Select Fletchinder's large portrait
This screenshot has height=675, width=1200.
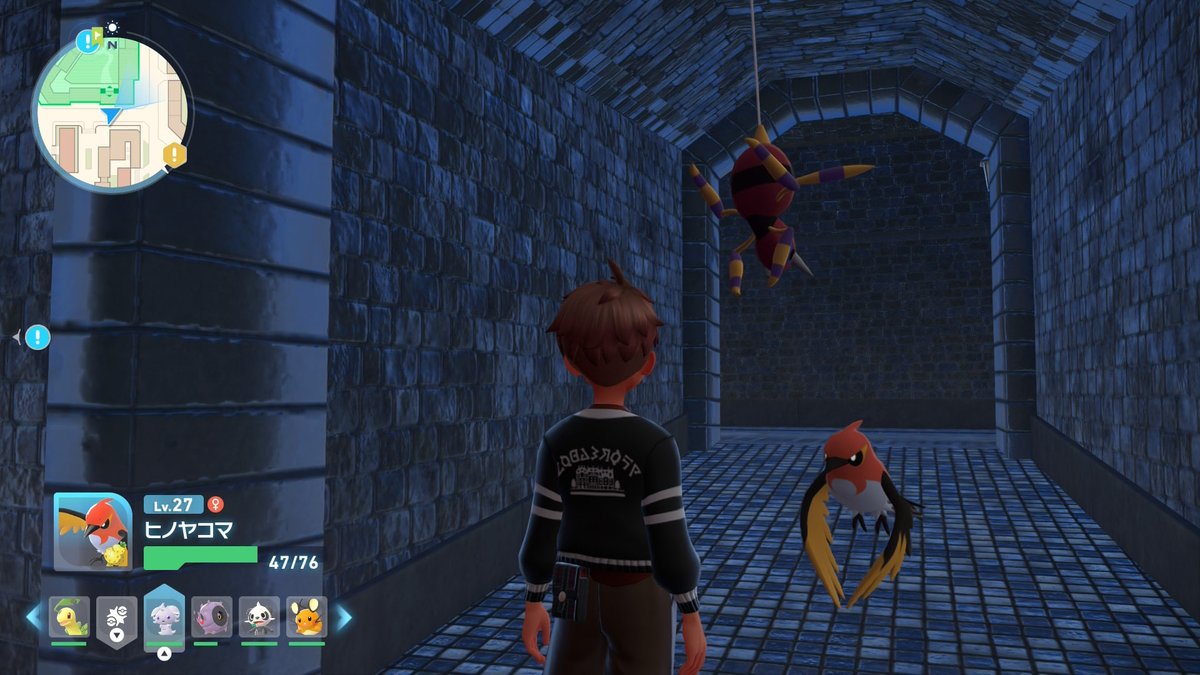(93, 532)
